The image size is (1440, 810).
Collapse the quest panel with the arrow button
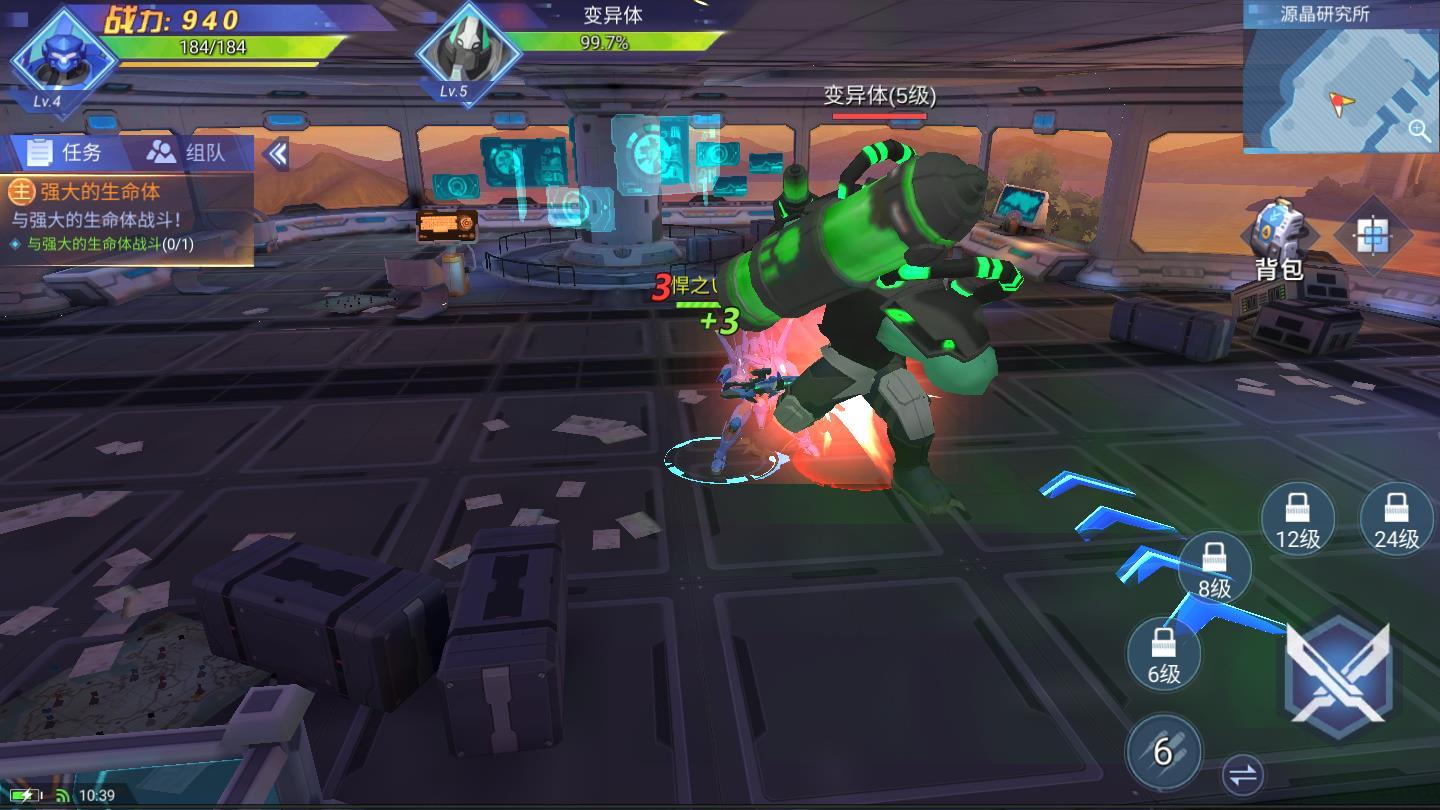[277, 153]
